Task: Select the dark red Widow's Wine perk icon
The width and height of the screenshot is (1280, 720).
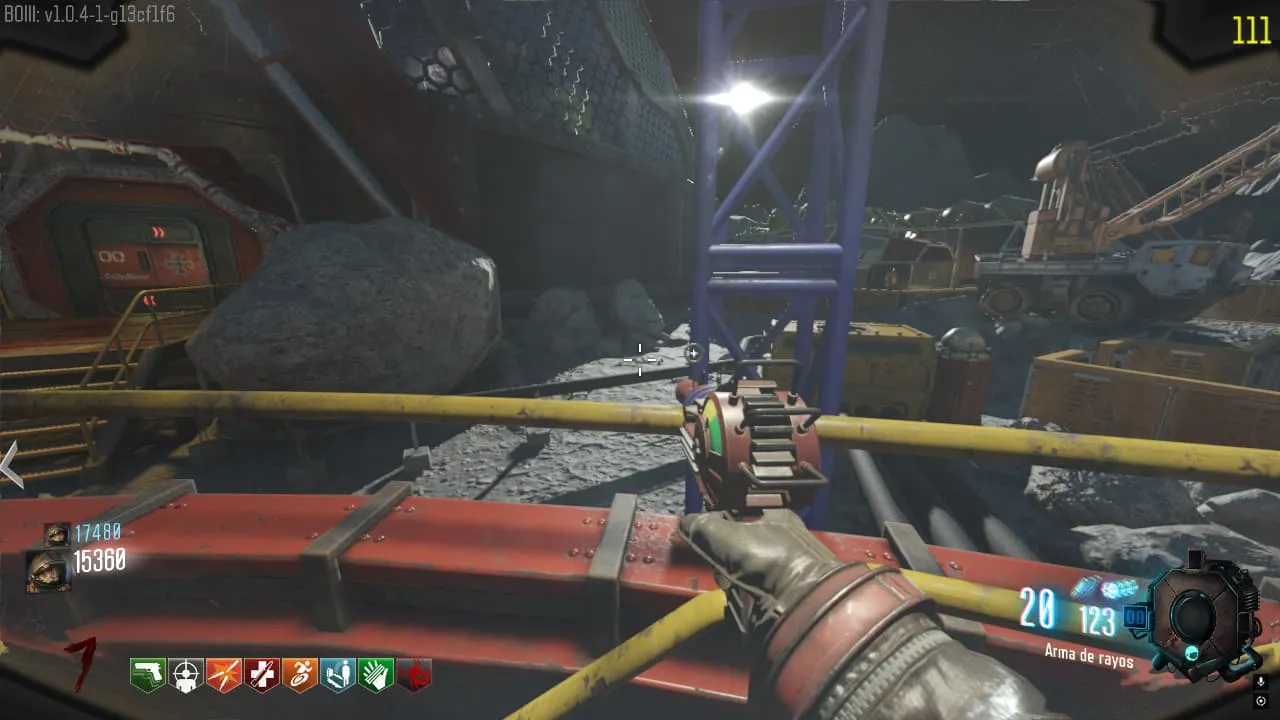Action: coord(414,675)
